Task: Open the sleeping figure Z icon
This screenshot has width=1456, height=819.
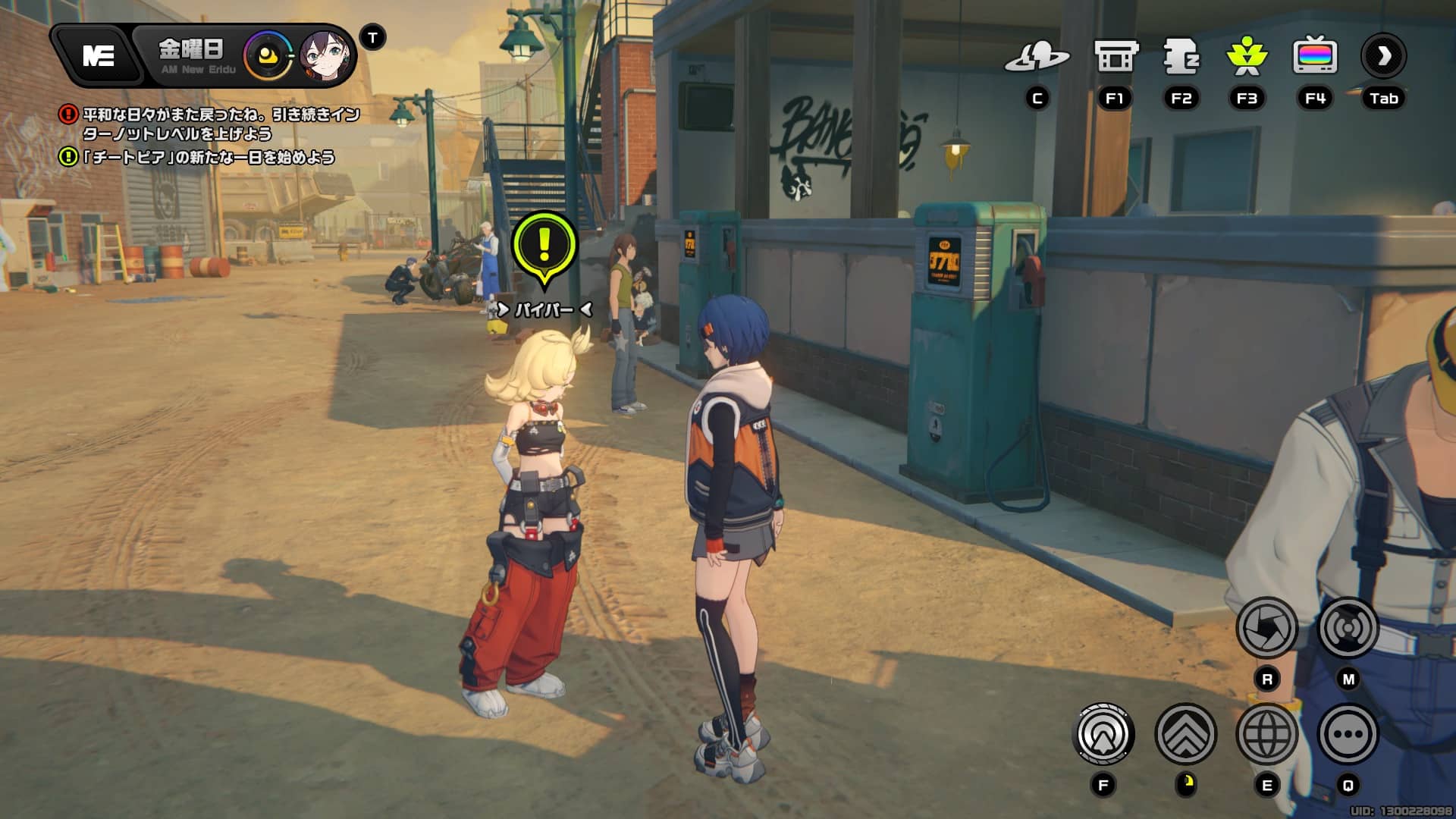Action: pyautogui.click(x=1181, y=56)
